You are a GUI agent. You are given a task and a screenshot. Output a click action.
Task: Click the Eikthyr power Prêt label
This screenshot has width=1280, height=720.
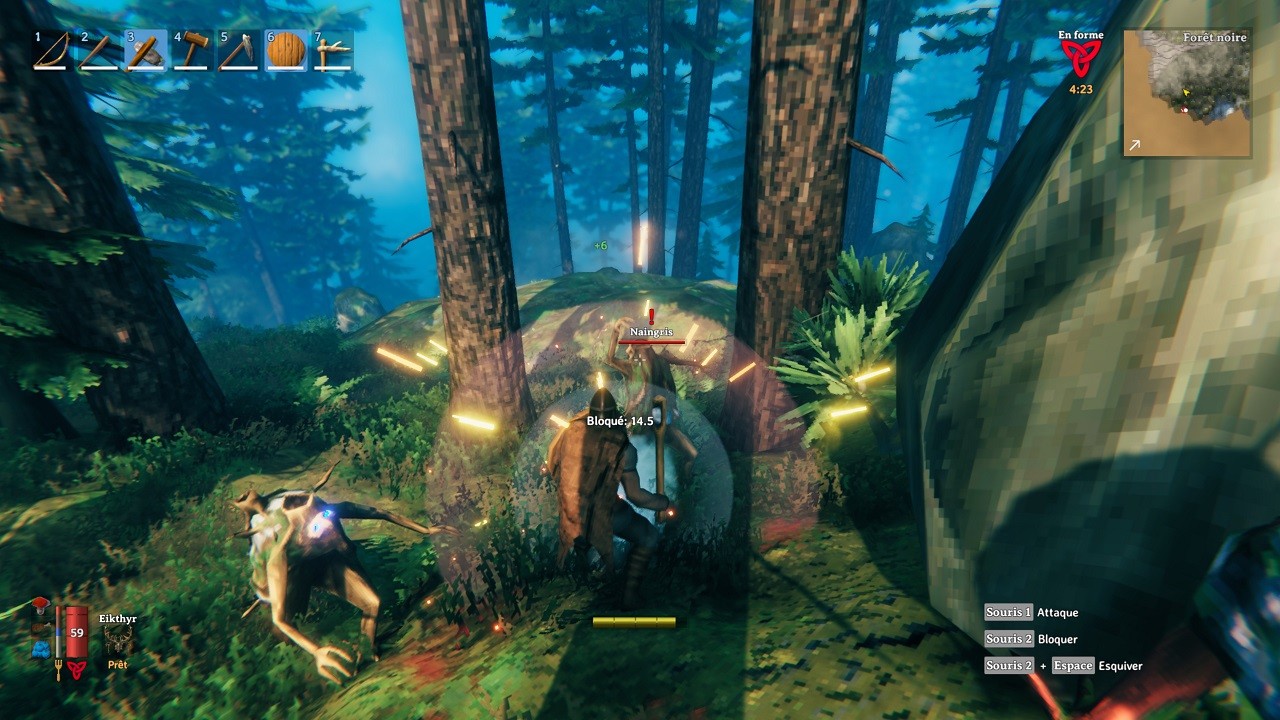[x=118, y=664]
